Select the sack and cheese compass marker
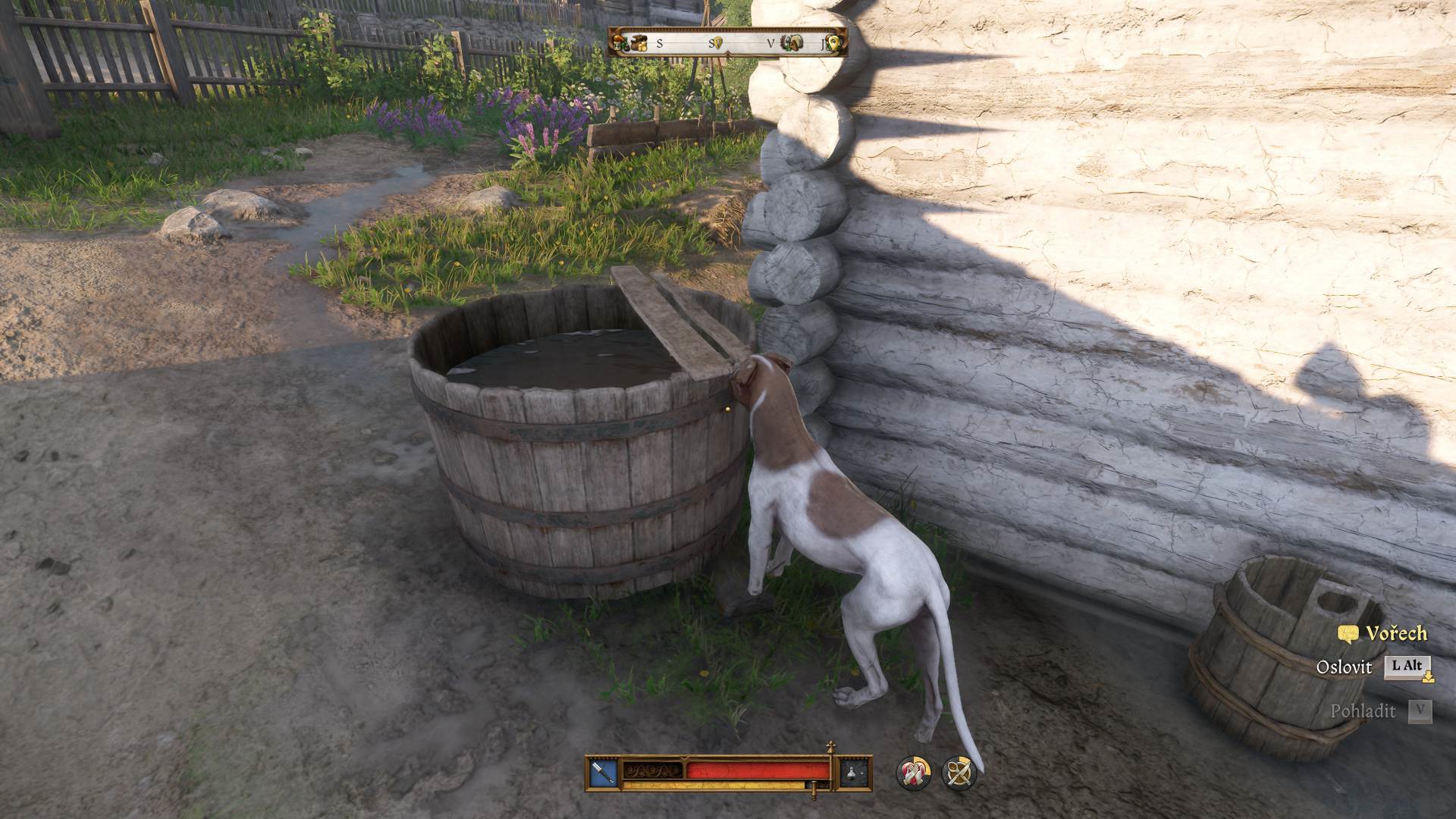The height and width of the screenshot is (819, 1456). 639,43
